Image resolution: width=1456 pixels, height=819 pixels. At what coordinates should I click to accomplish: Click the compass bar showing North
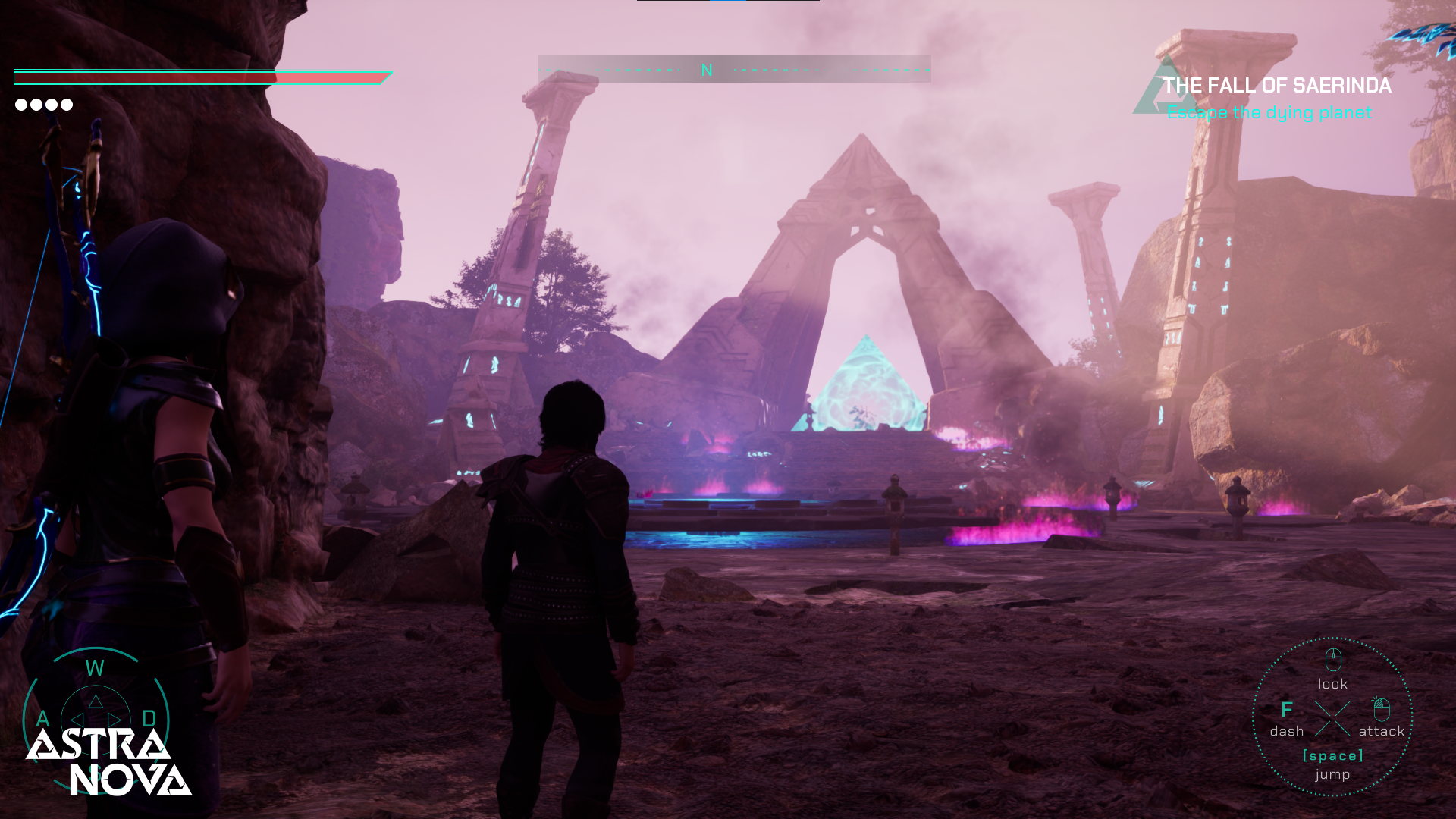point(734,70)
